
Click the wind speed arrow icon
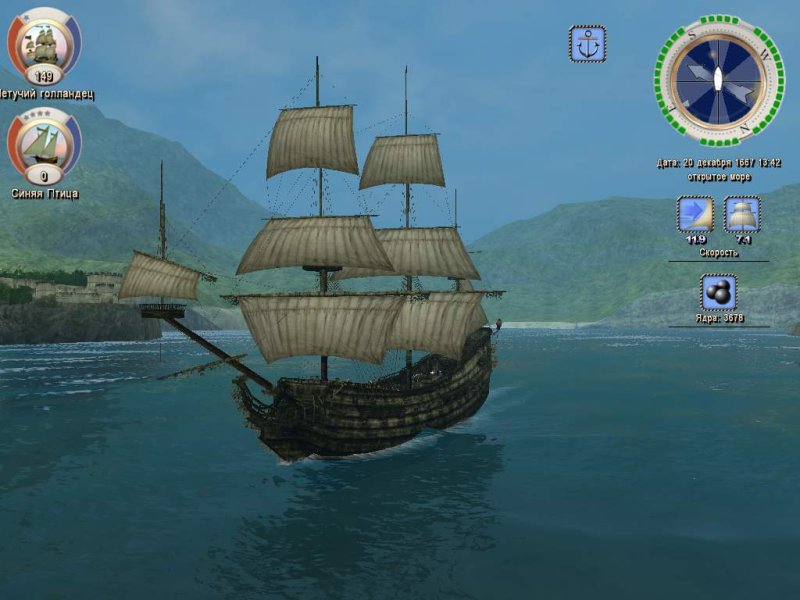[695, 214]
